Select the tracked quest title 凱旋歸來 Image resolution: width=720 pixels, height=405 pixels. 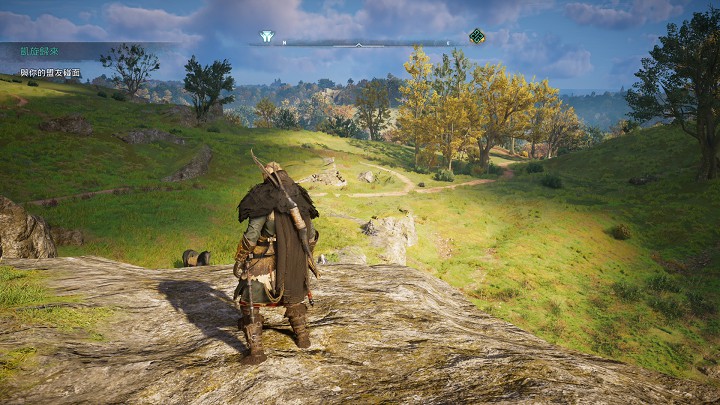tap(38, 50)
